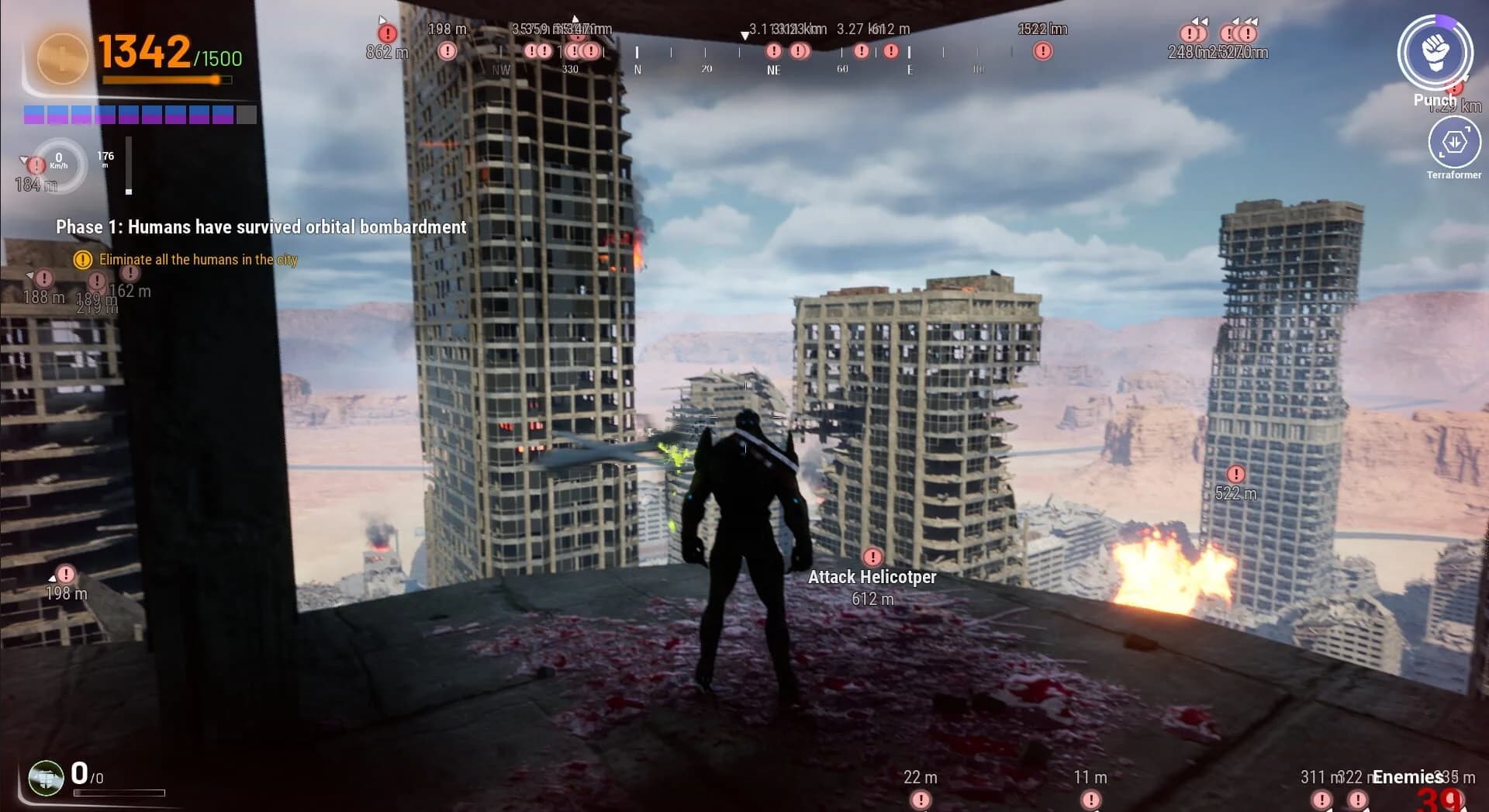
Task: Select the Punch ability icon
Action: pyautogui.click(x=1436, y=52)
